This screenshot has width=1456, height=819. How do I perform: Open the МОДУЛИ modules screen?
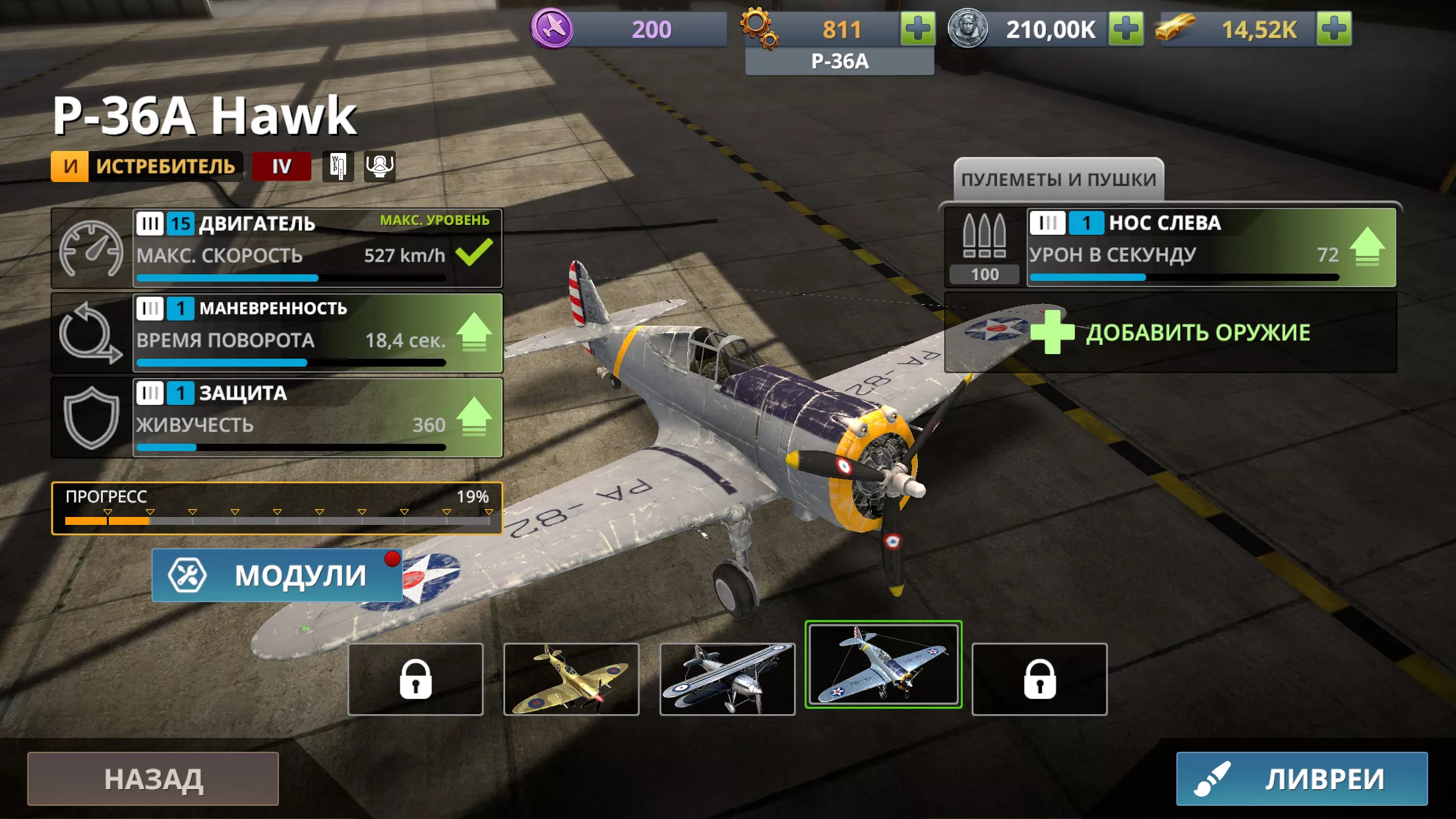tap(277, 575)
